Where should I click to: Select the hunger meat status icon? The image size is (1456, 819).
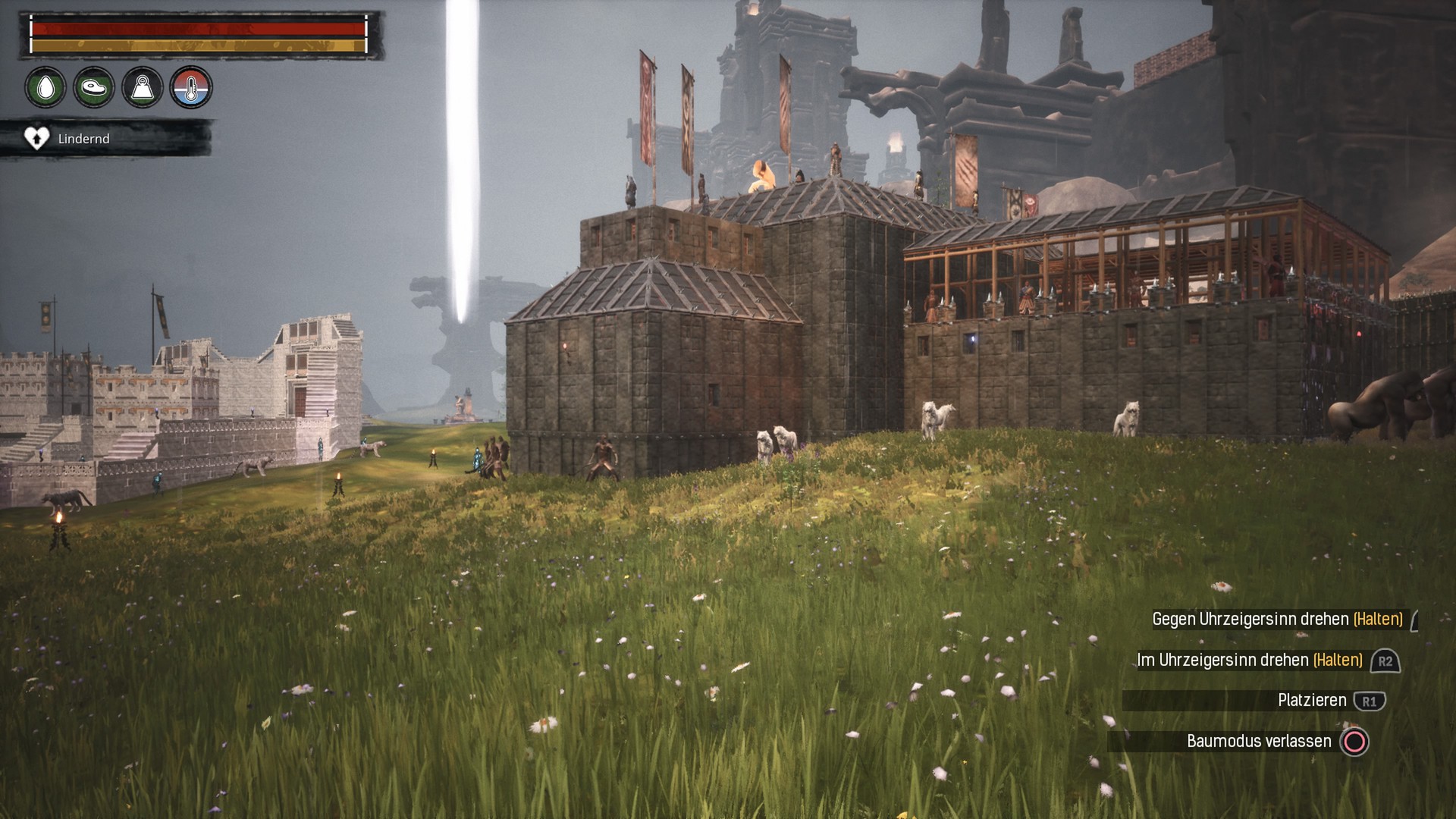(x=94, y=88)
